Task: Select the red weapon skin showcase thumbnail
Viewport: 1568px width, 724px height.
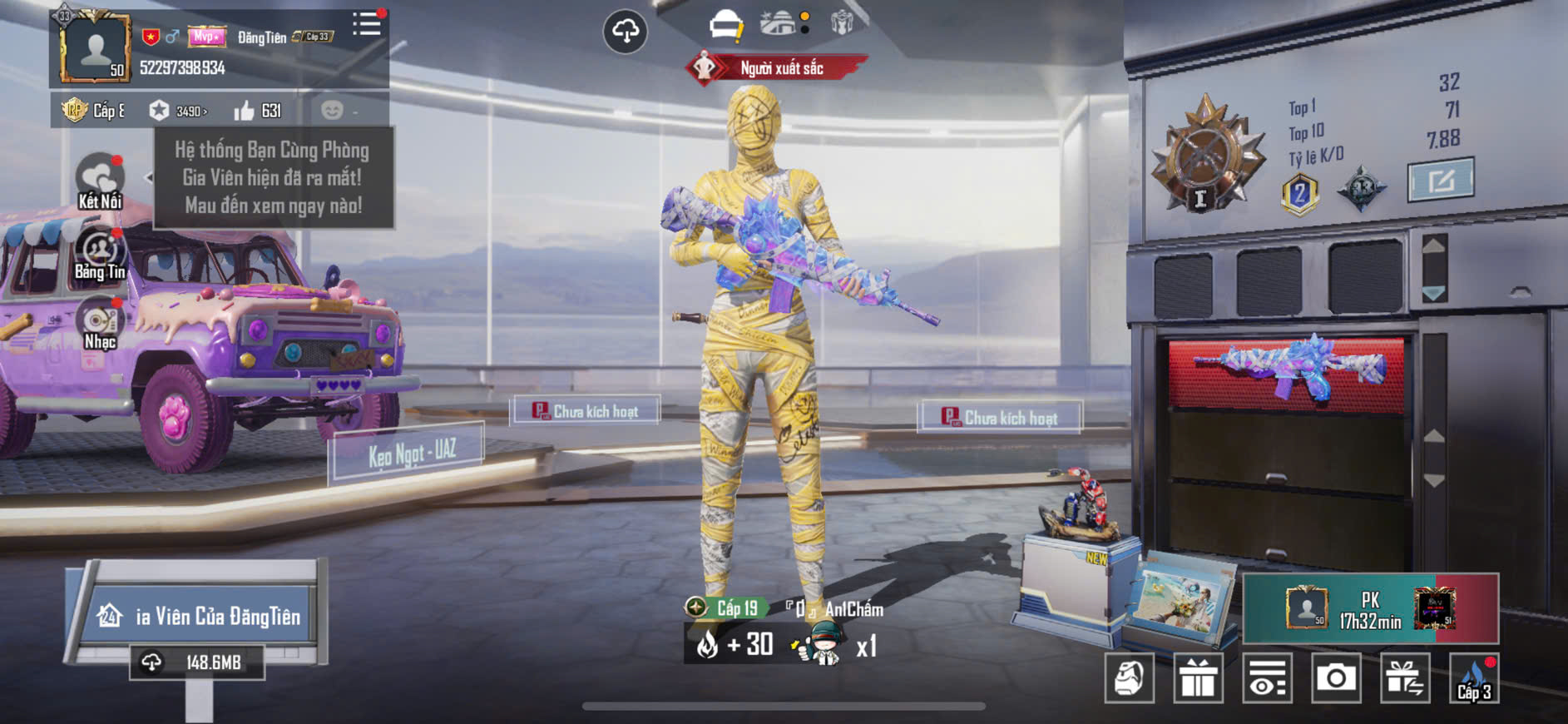Action: [x=1286, y=372]
